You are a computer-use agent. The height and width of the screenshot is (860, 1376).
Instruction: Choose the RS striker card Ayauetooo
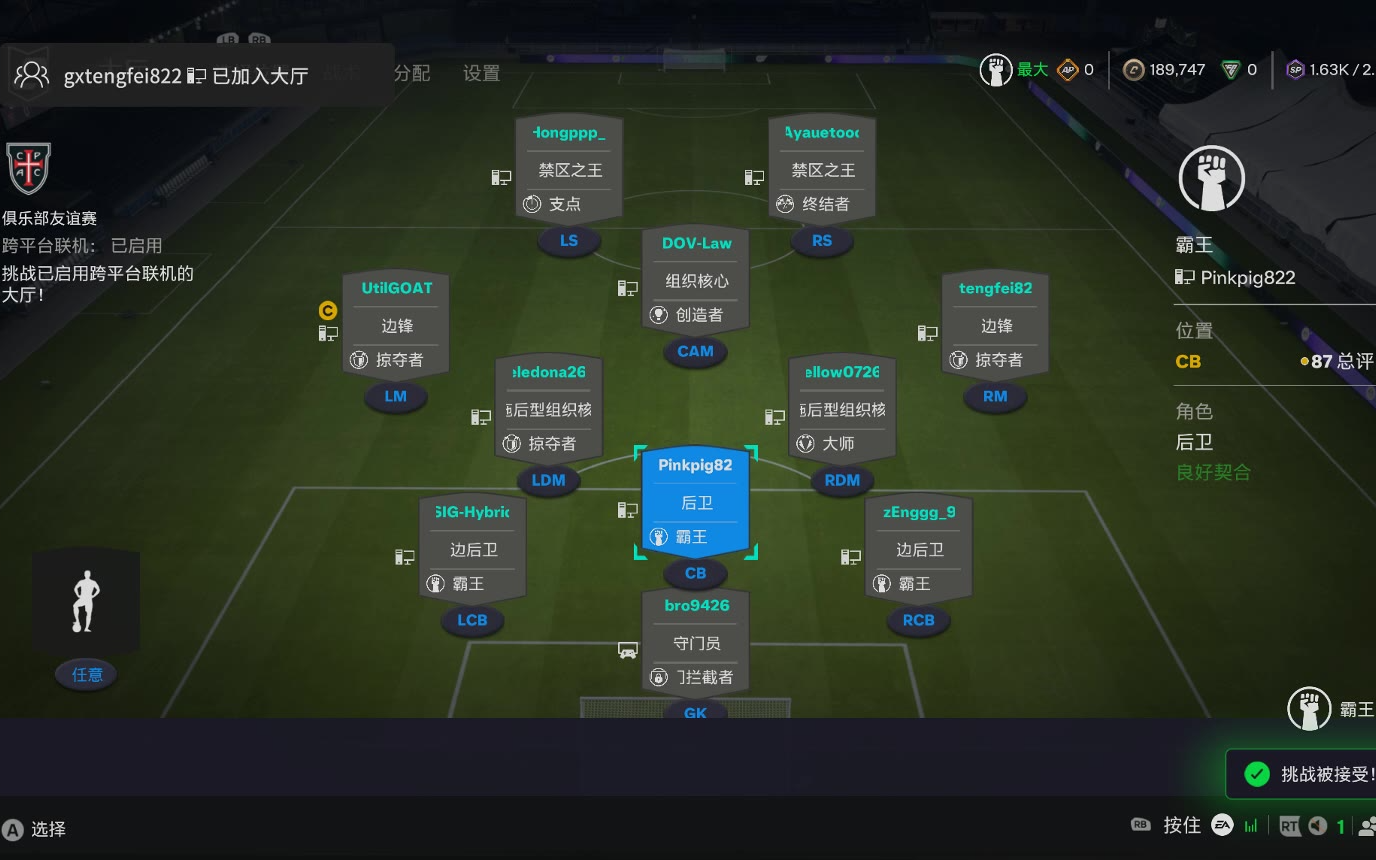[822, 169]
